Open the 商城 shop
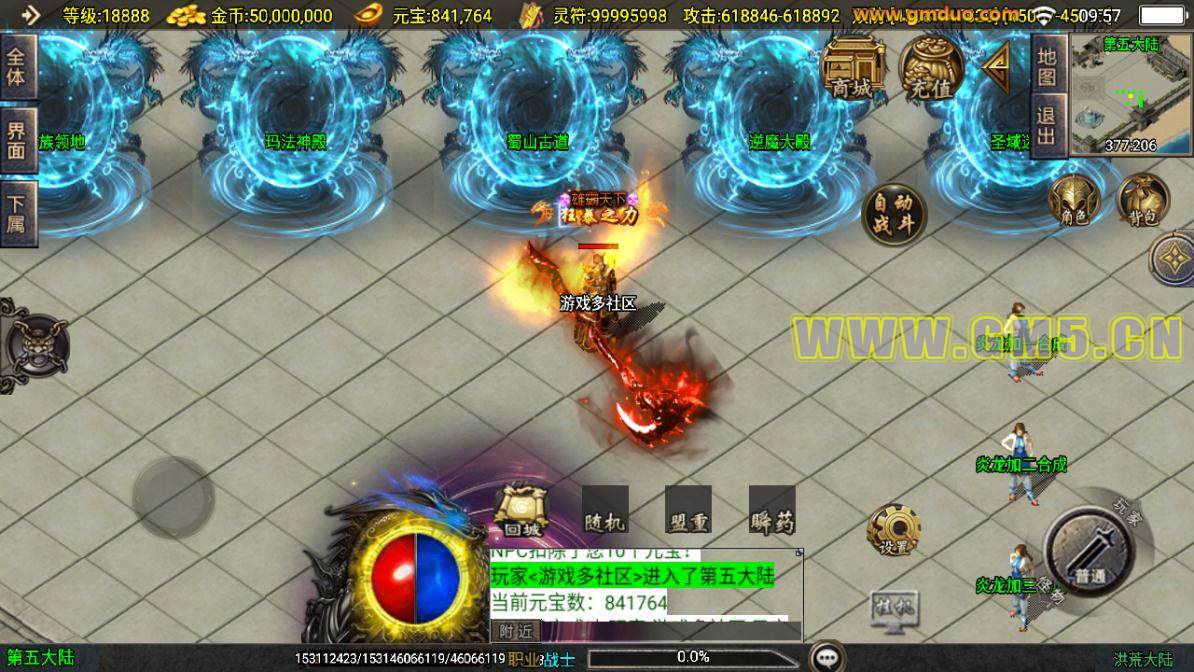Viewport: 1194px width, 672px height. pos(853,68)
